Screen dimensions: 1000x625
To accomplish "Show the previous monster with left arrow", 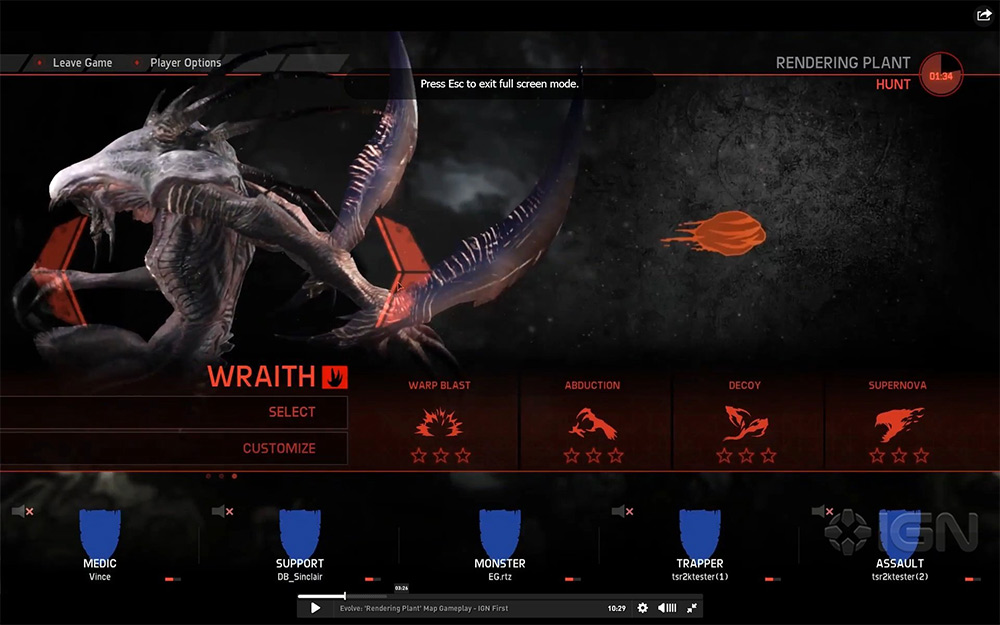I will [62, 270].
